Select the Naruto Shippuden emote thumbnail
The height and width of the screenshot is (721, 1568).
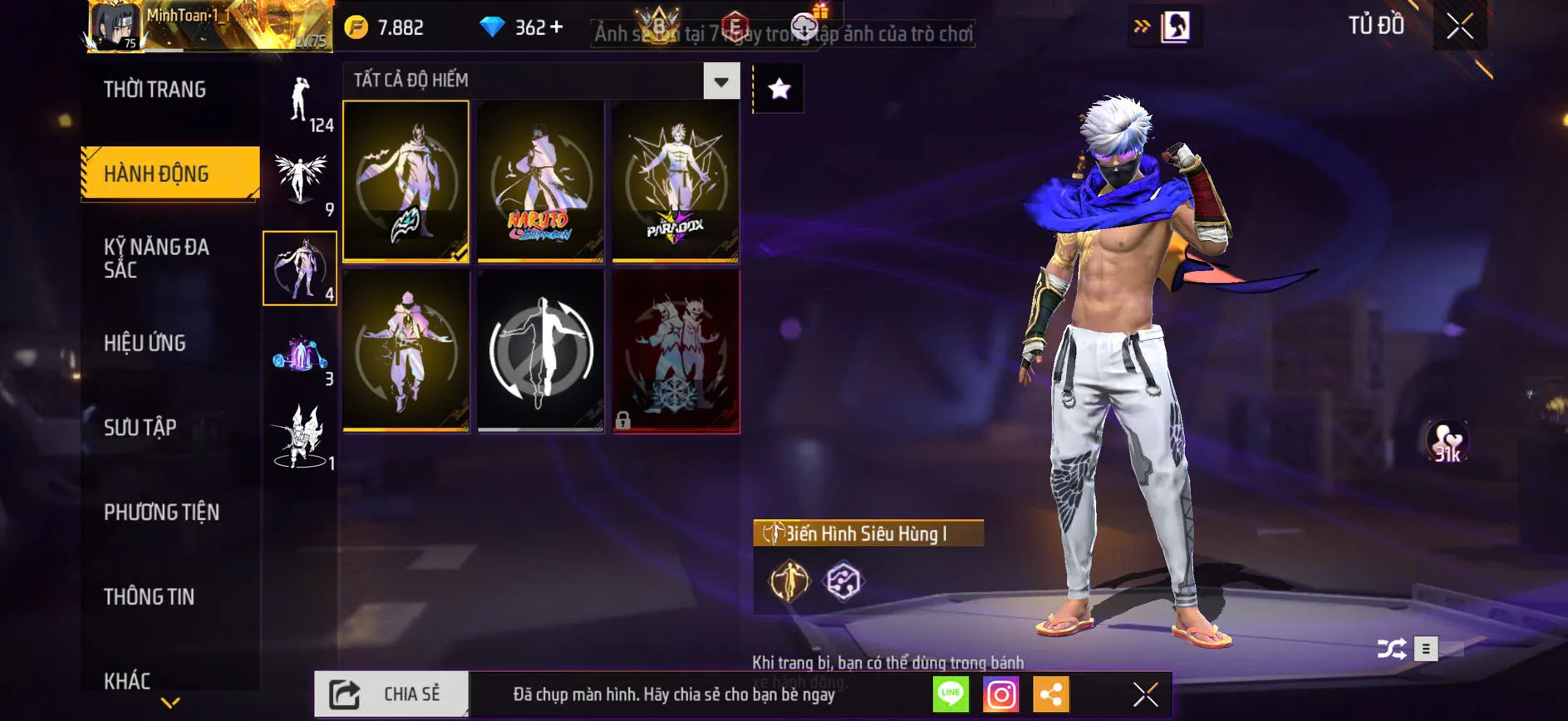point(540,181)
